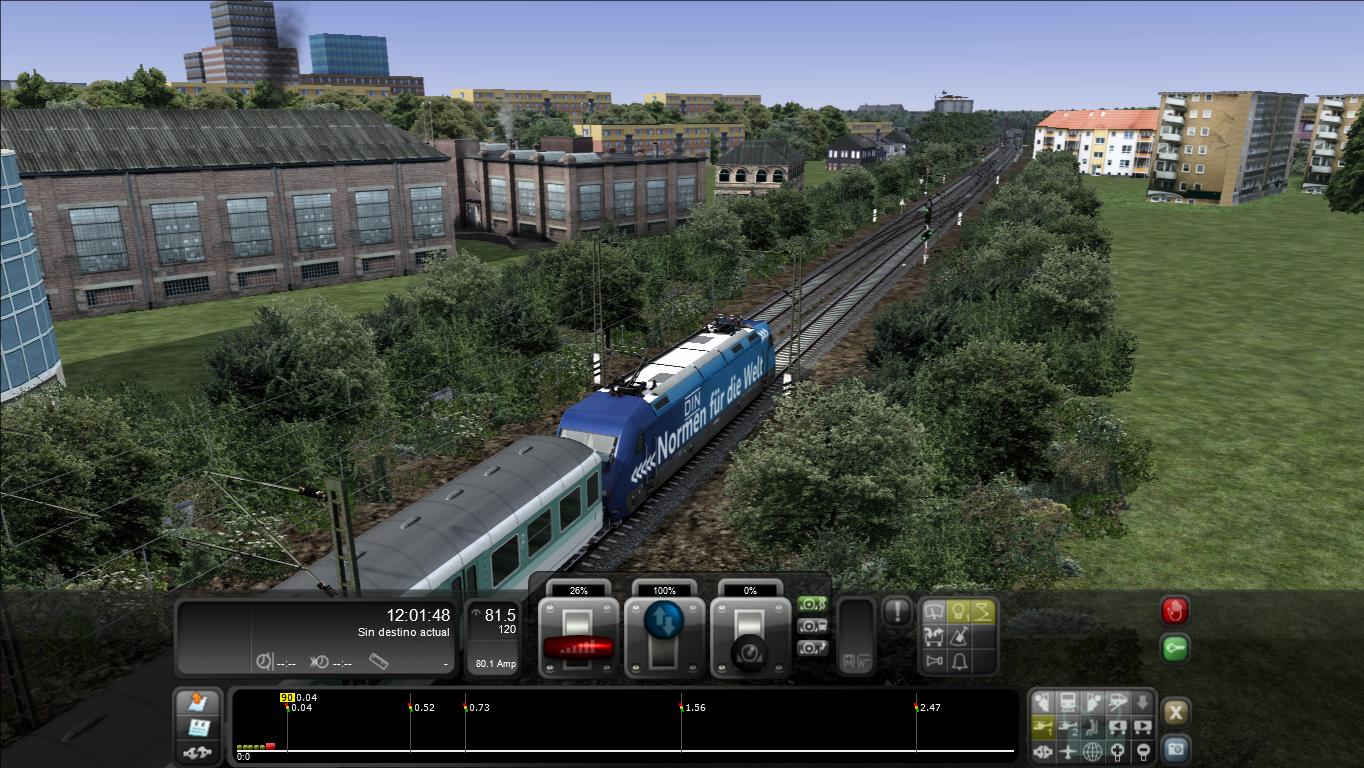Open the blue assignment notes panel

tap(198, 727)
